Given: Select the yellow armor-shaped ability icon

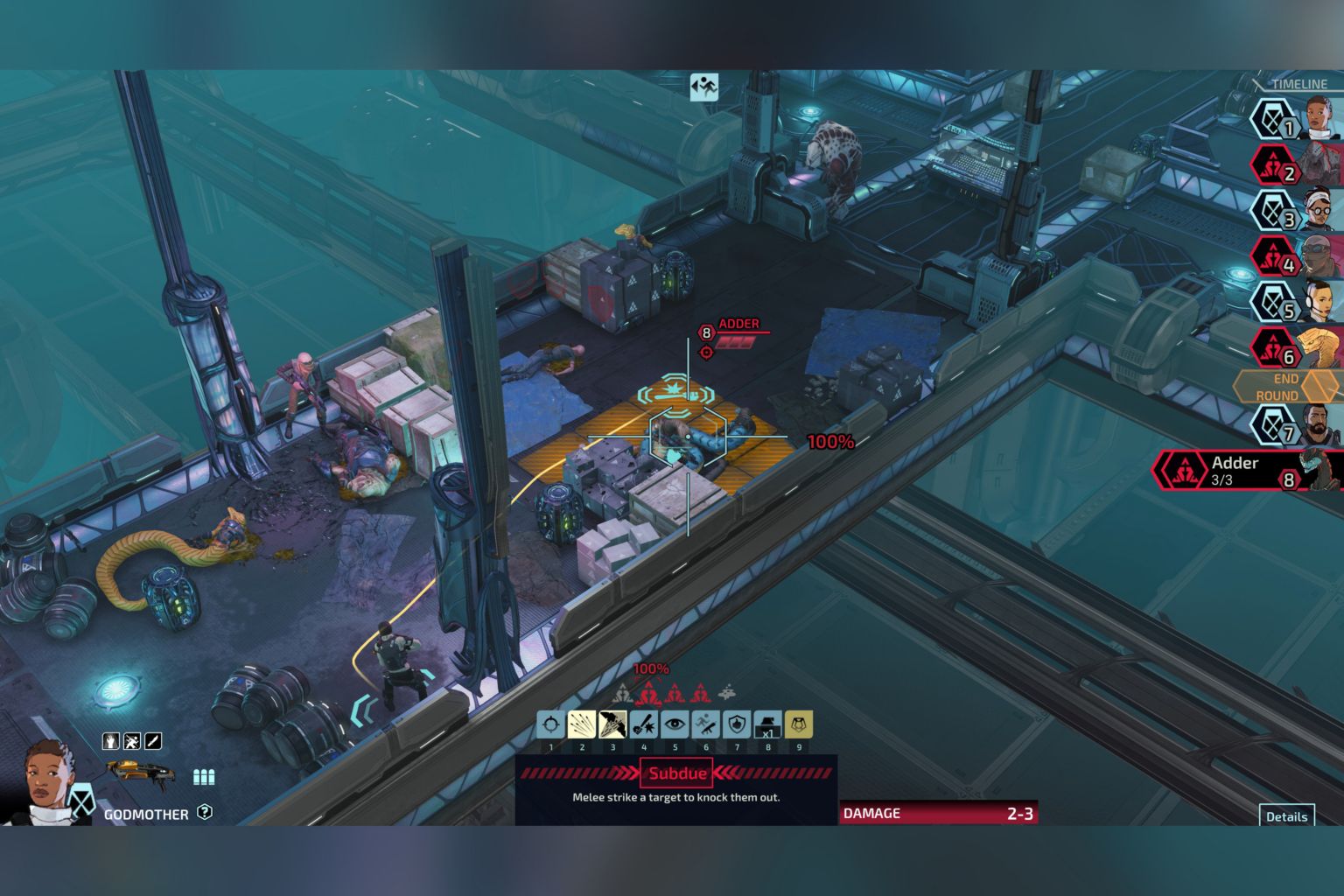Looking at the screenshot, I should [799, 724].
